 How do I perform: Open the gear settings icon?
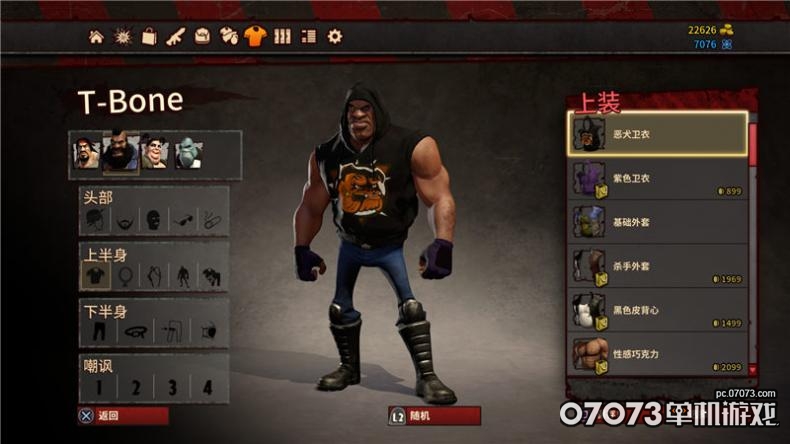coord(335,36)
